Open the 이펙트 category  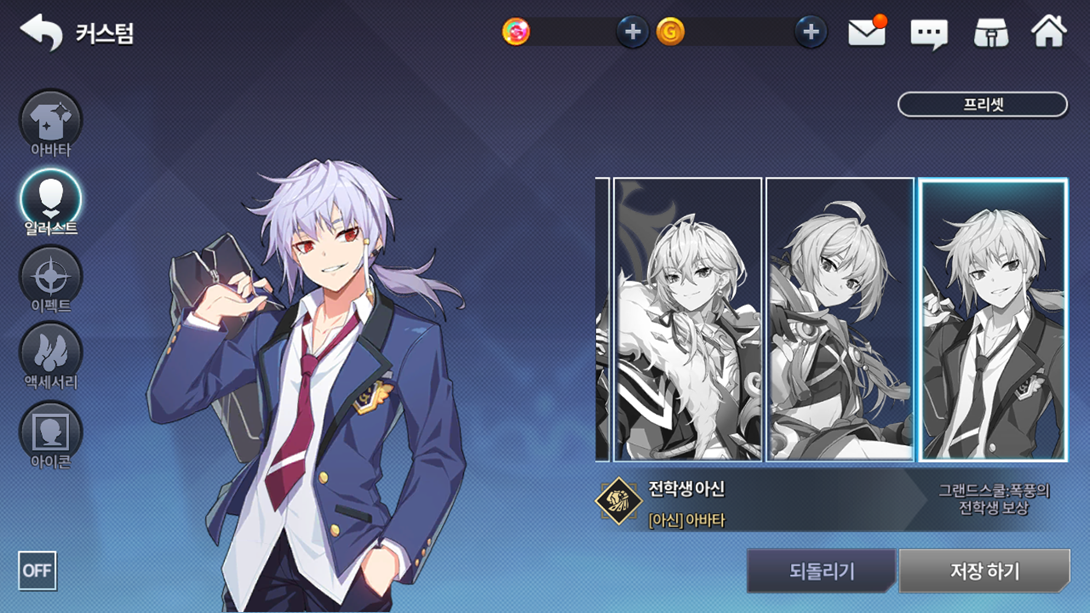click(x=51, y=276)
